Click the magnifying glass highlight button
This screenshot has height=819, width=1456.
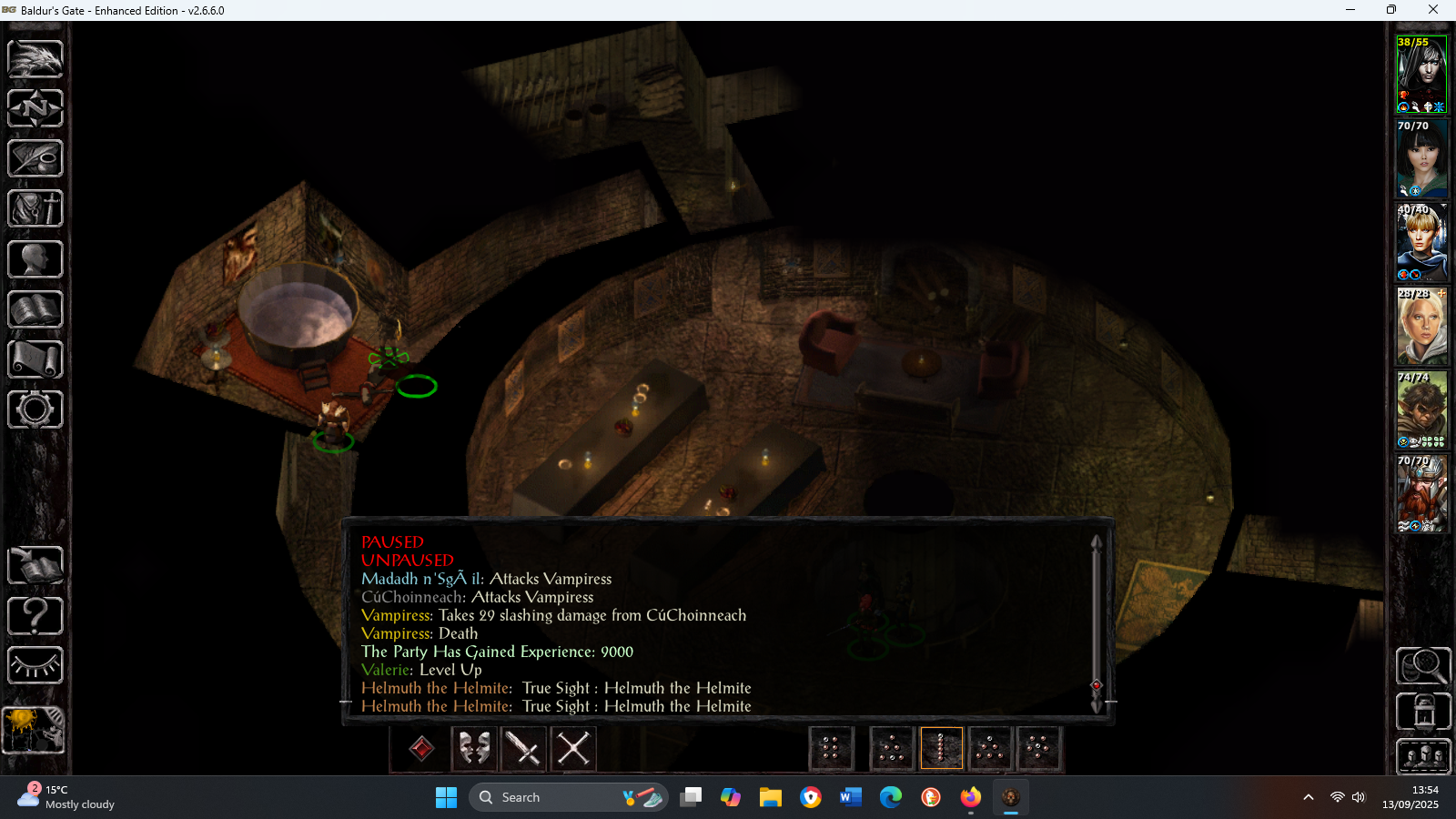(1423, 666)
